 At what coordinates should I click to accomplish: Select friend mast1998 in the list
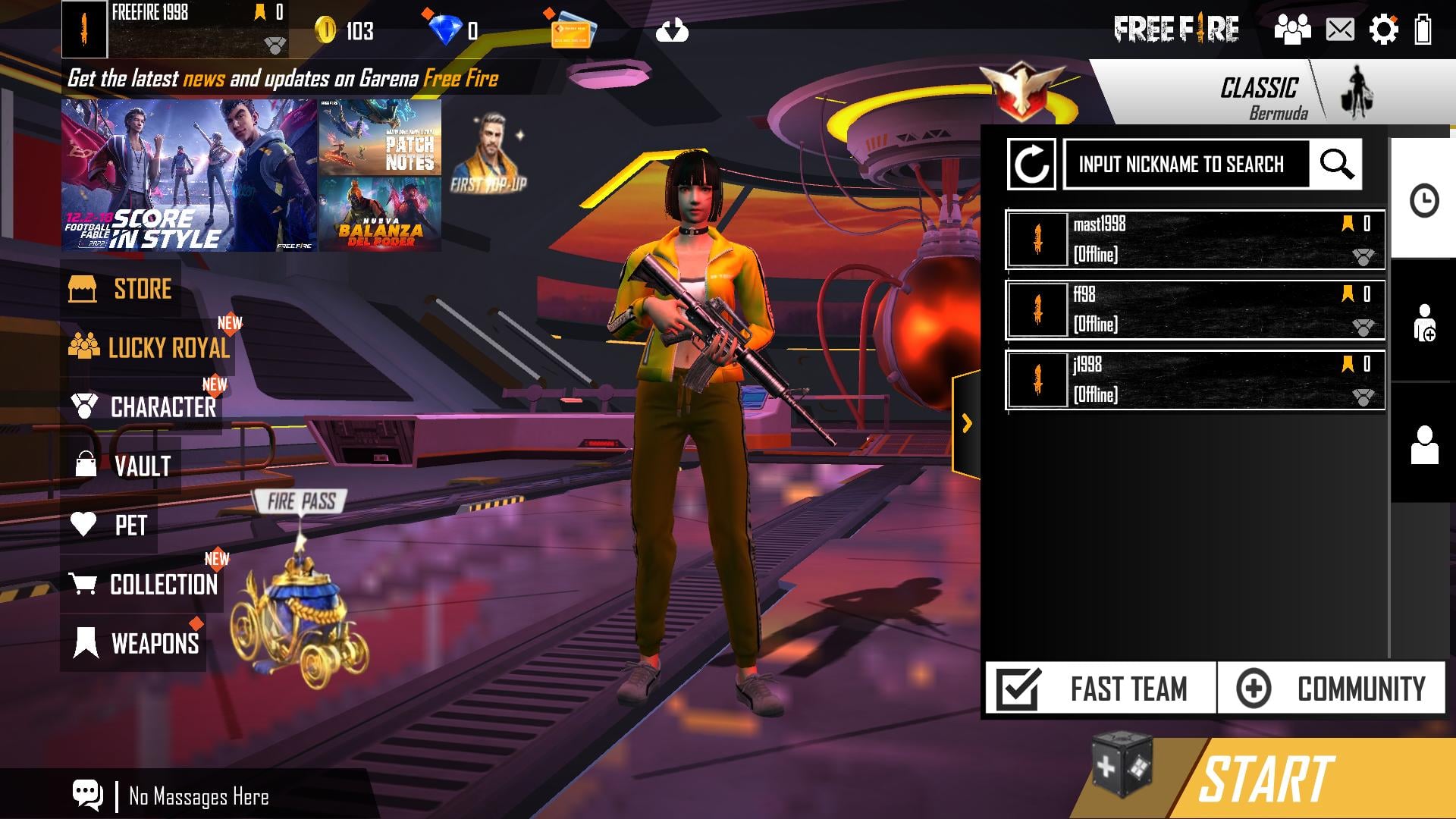pyautogui.click(x=1194, y=240)
